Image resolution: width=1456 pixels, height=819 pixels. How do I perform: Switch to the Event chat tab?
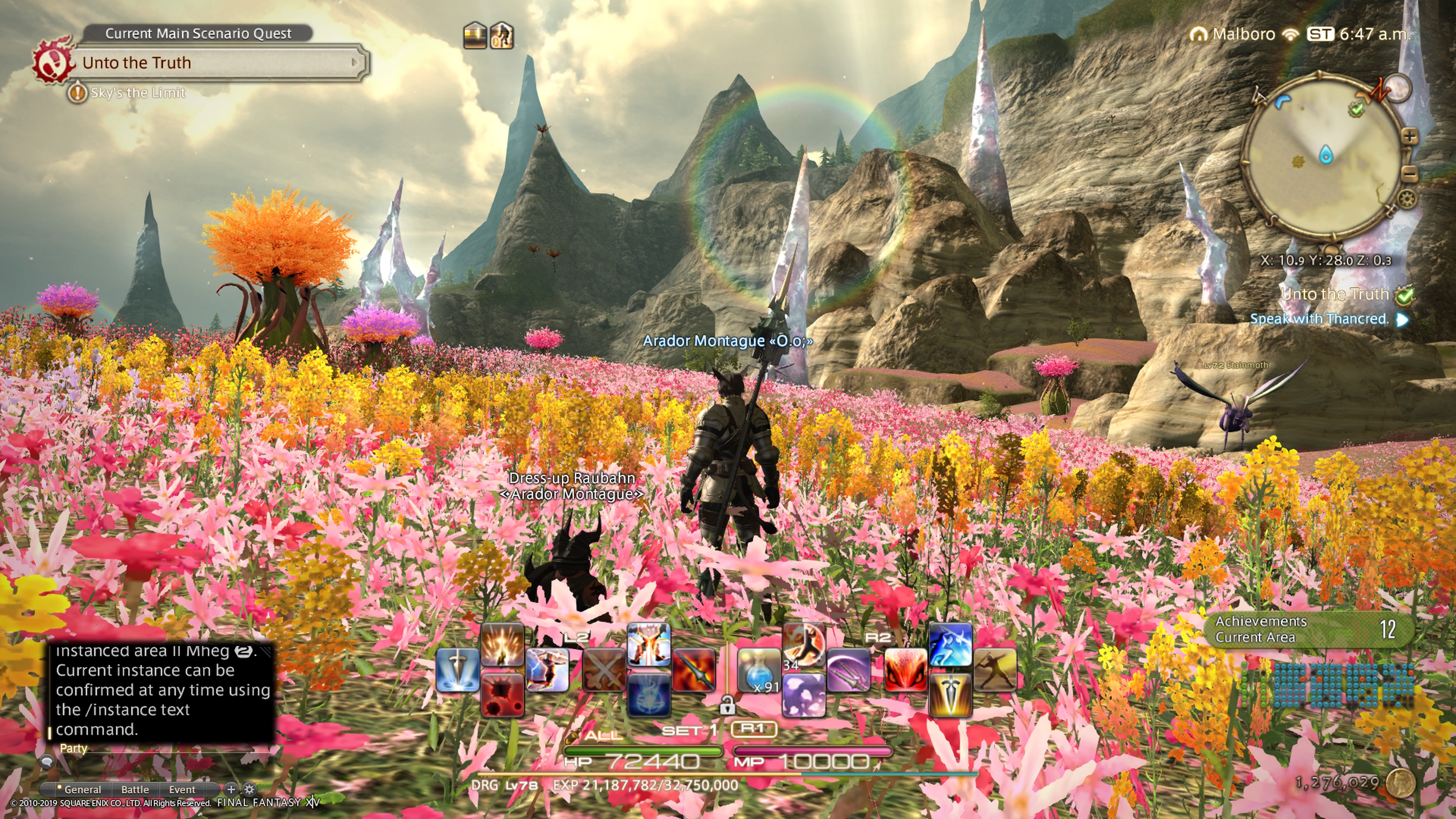coord(182,789)
